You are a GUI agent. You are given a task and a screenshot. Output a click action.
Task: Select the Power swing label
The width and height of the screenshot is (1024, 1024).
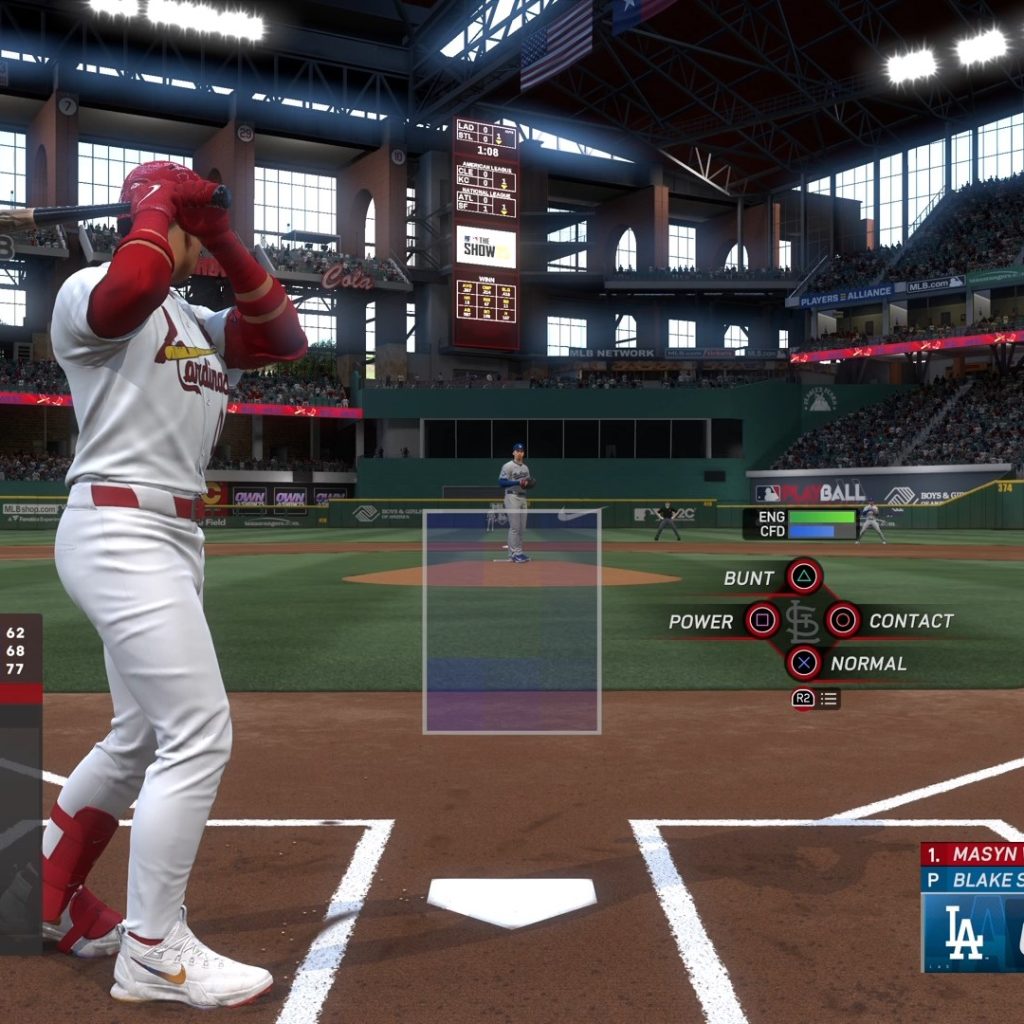701,621
